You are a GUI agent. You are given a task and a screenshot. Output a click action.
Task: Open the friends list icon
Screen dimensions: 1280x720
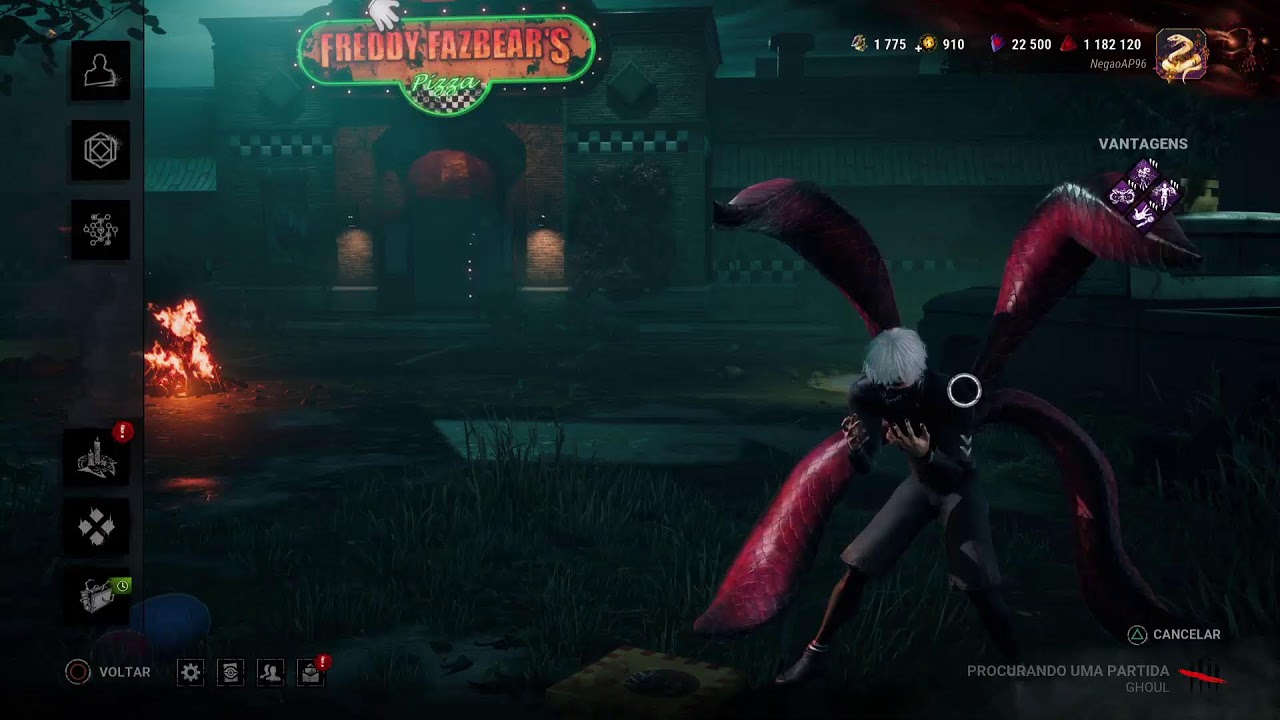tap(270, 672)
